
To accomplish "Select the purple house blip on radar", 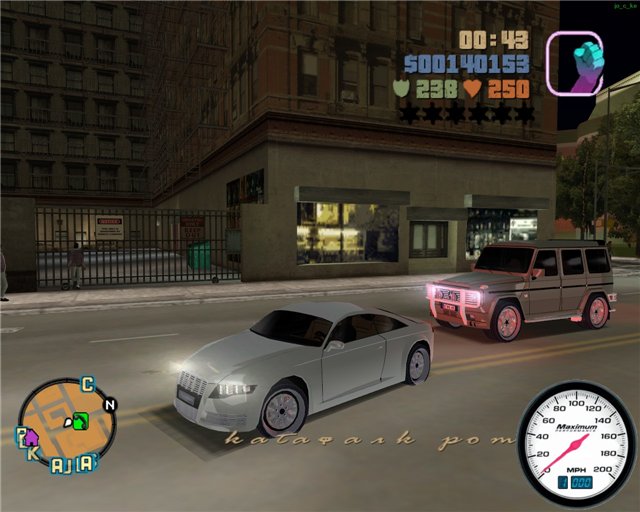I will click(x=29, y=437).
